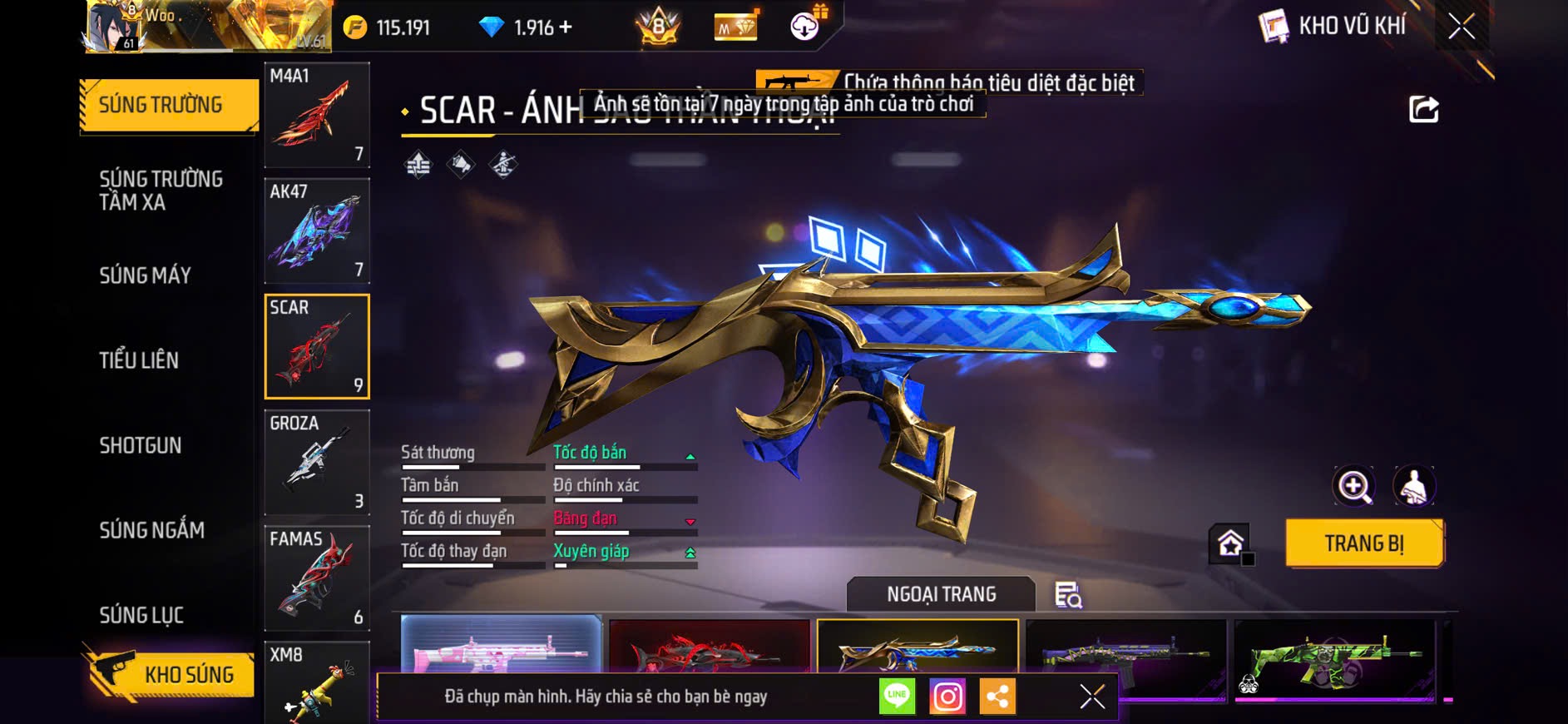Add diamonds with the plus button
This screenshot has height=724, width=1568.
[566, 27]
